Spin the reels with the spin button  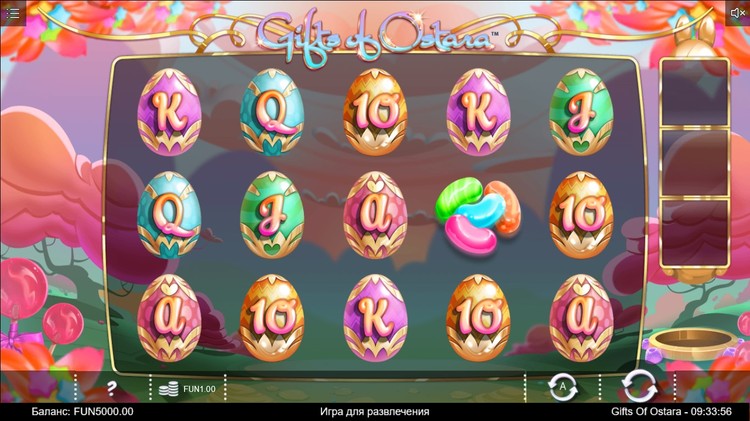pos(637,386)
